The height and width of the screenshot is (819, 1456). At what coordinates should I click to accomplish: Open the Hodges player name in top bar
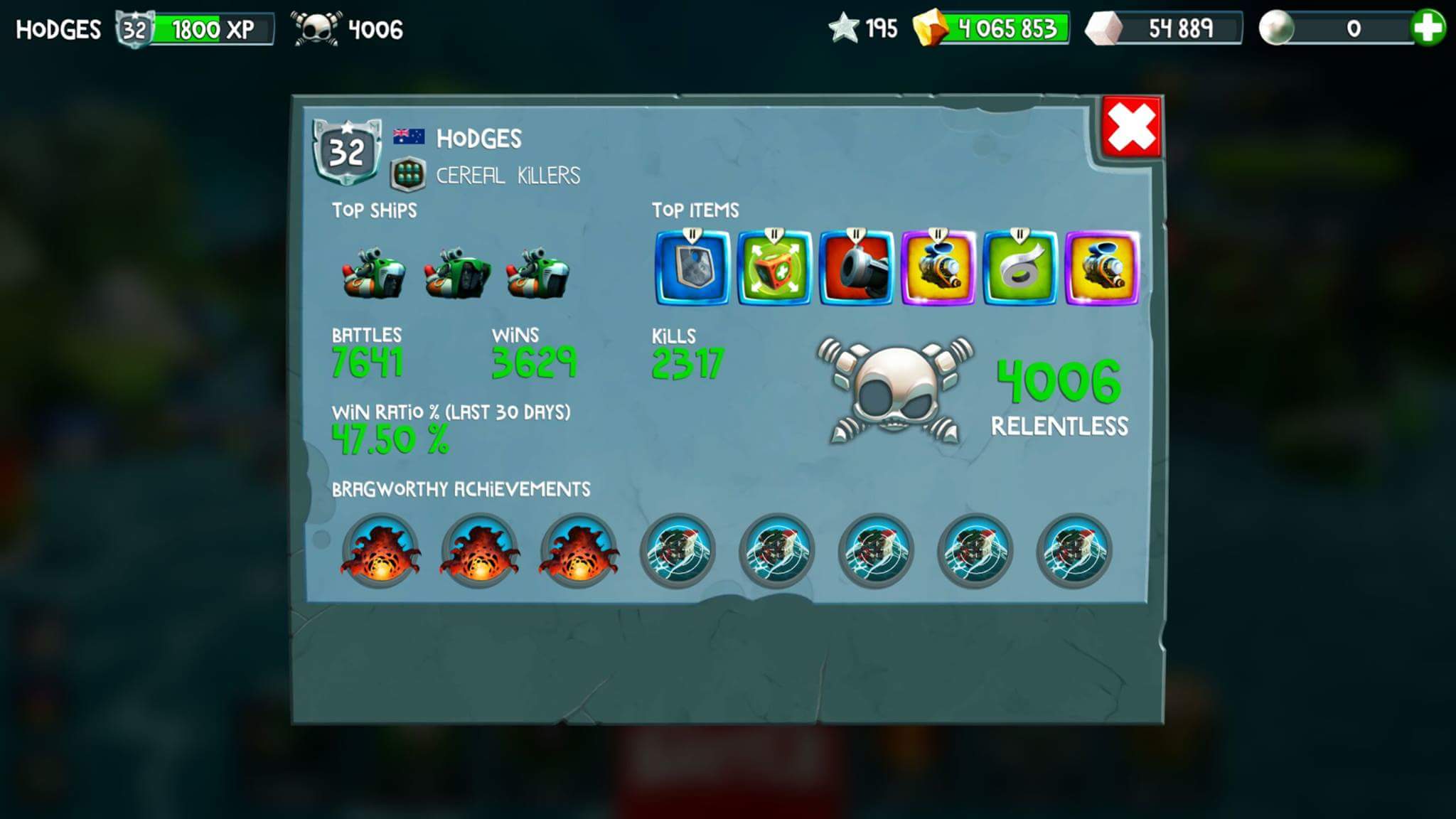pyautogui.click(x=58, y=29)
